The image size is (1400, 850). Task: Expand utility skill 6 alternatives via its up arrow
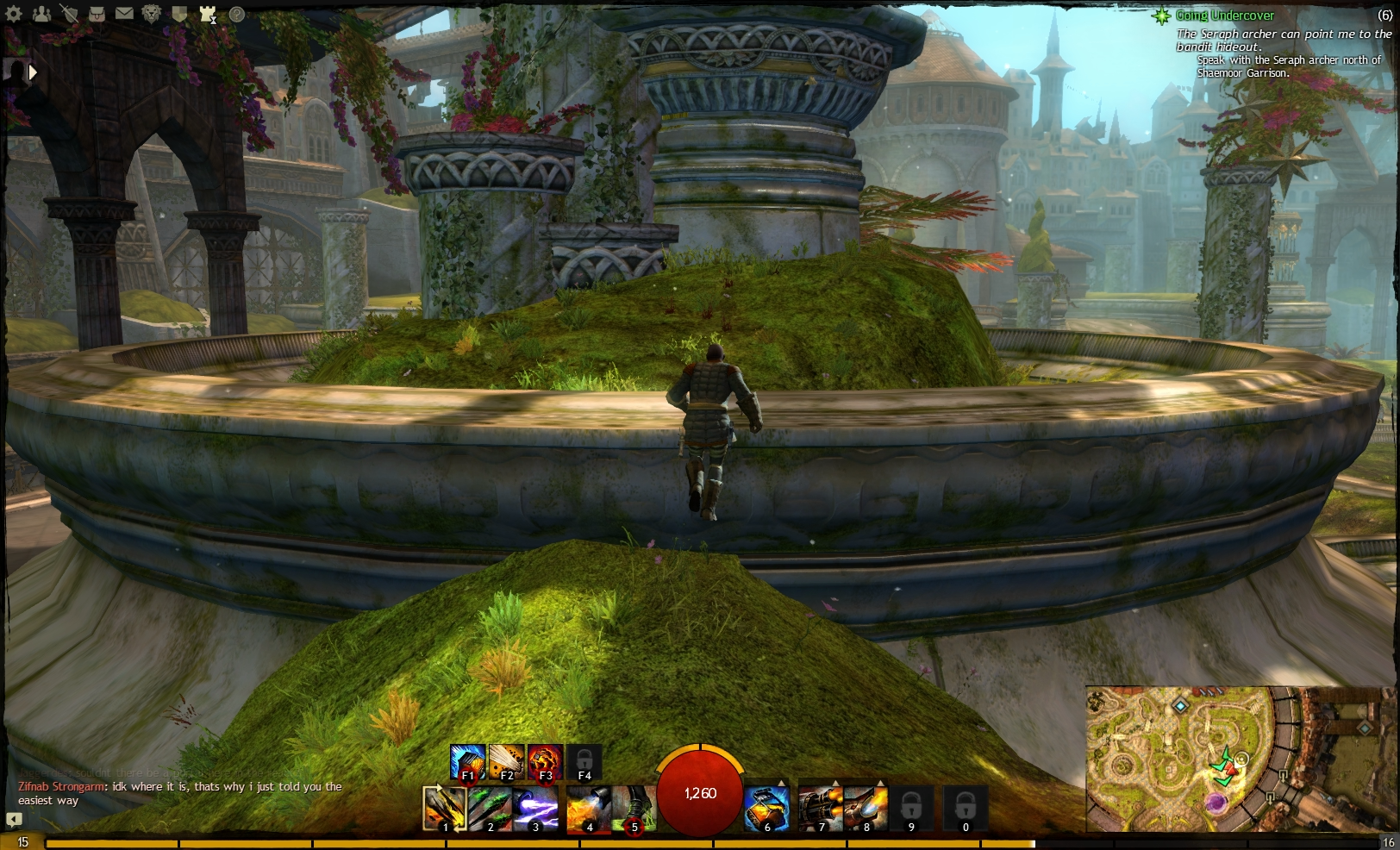[780, 782]
